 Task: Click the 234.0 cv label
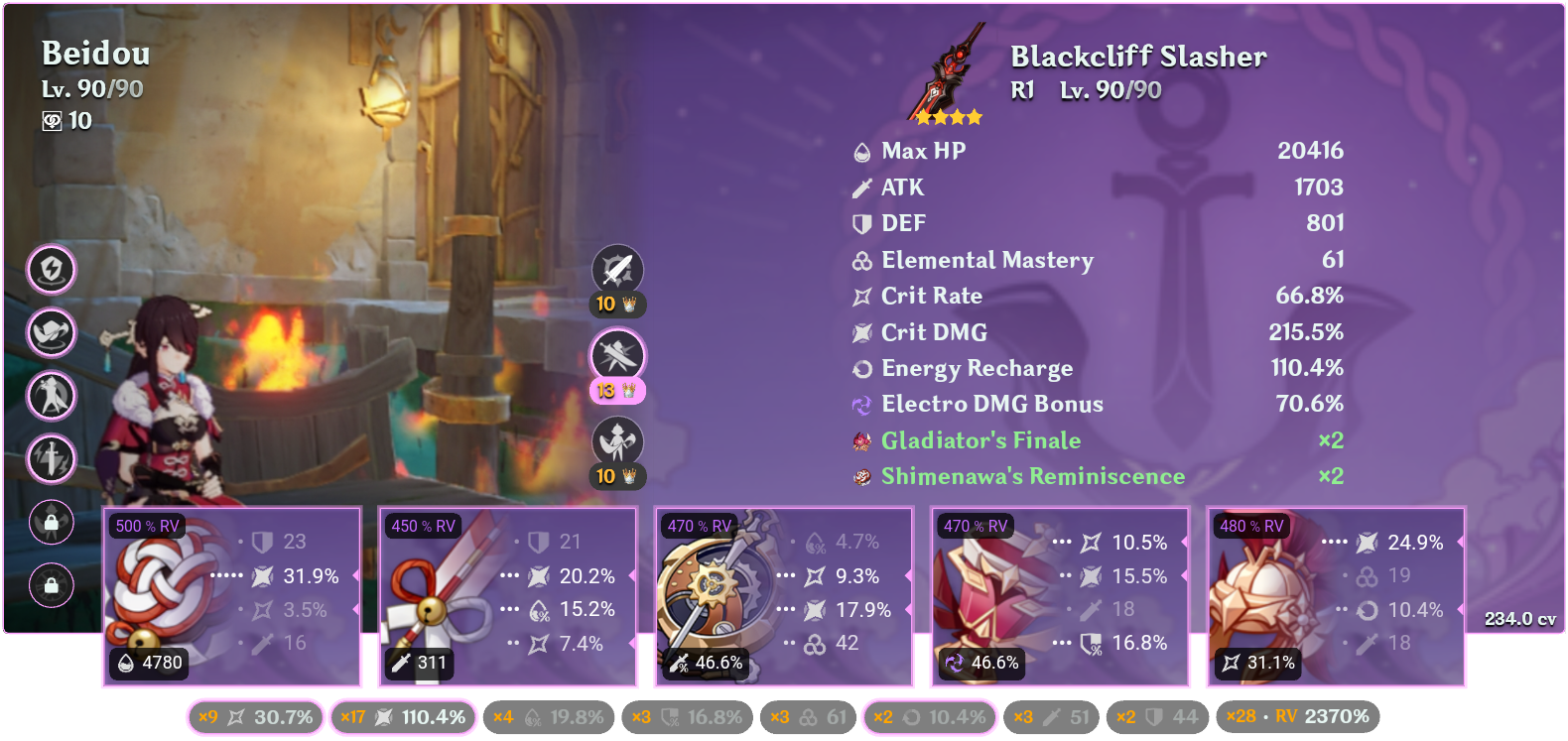[x=1517, y=618]
